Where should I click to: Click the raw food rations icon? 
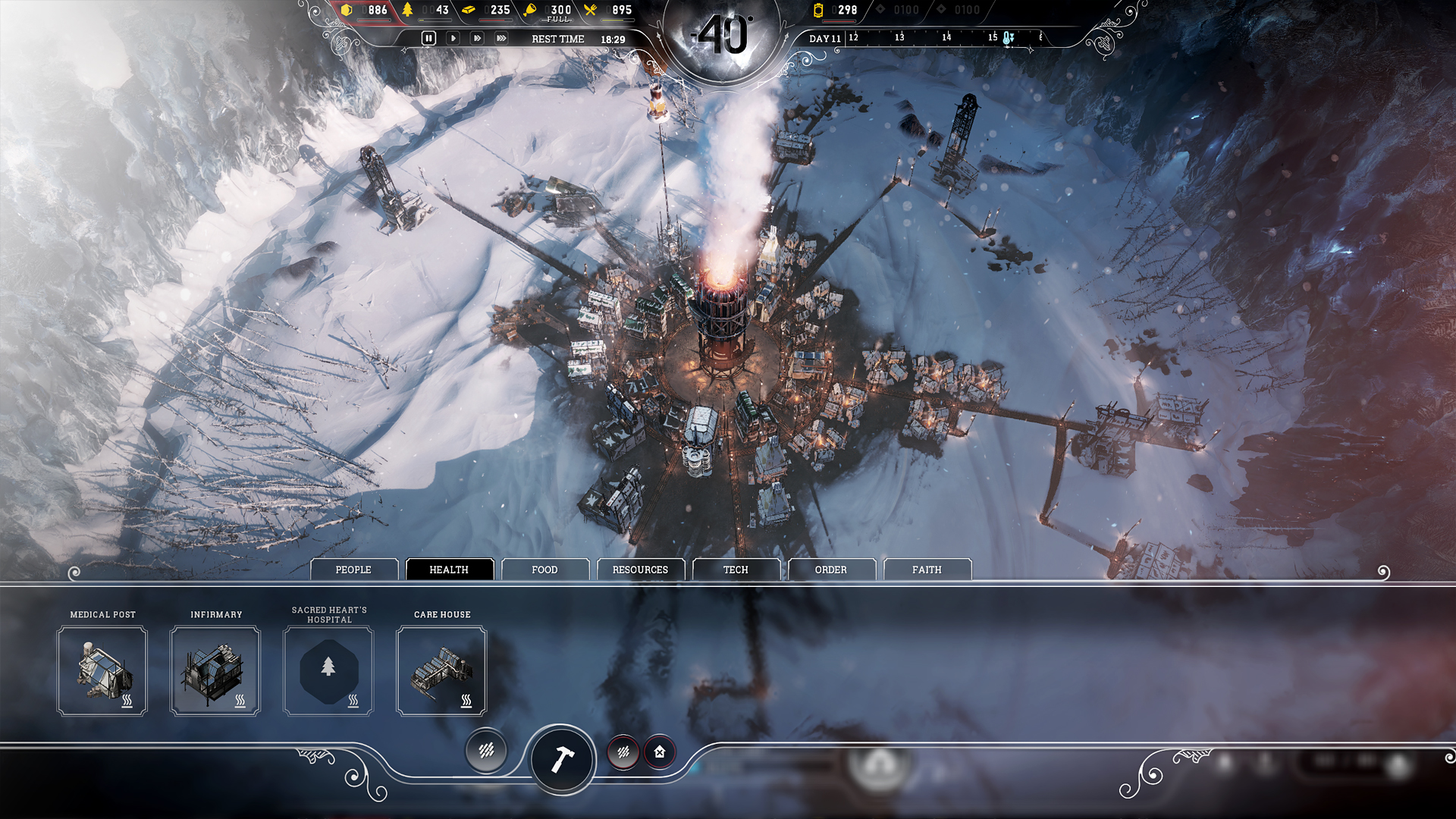coord(531,10)
